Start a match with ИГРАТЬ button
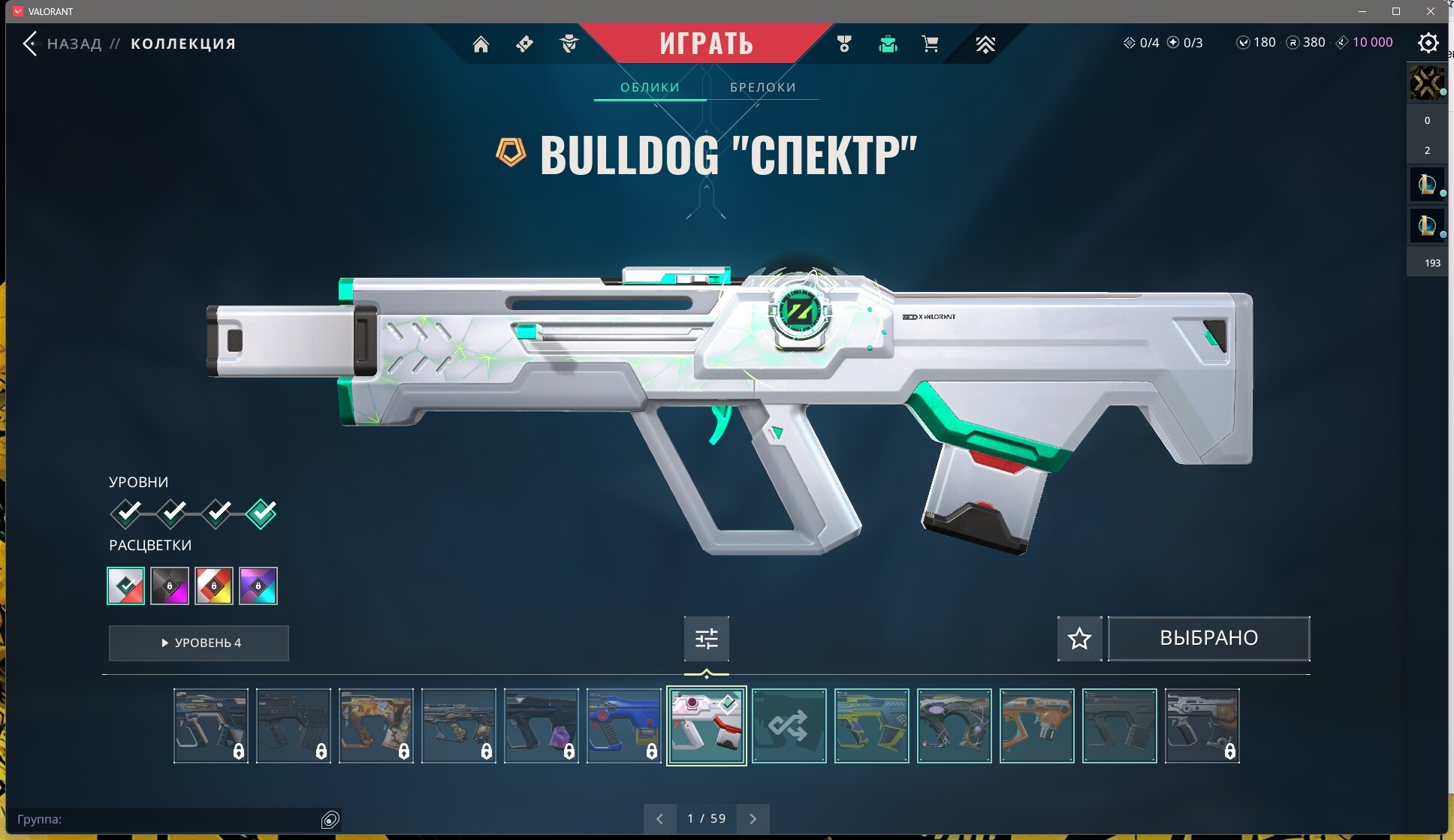 coord(706,43)
